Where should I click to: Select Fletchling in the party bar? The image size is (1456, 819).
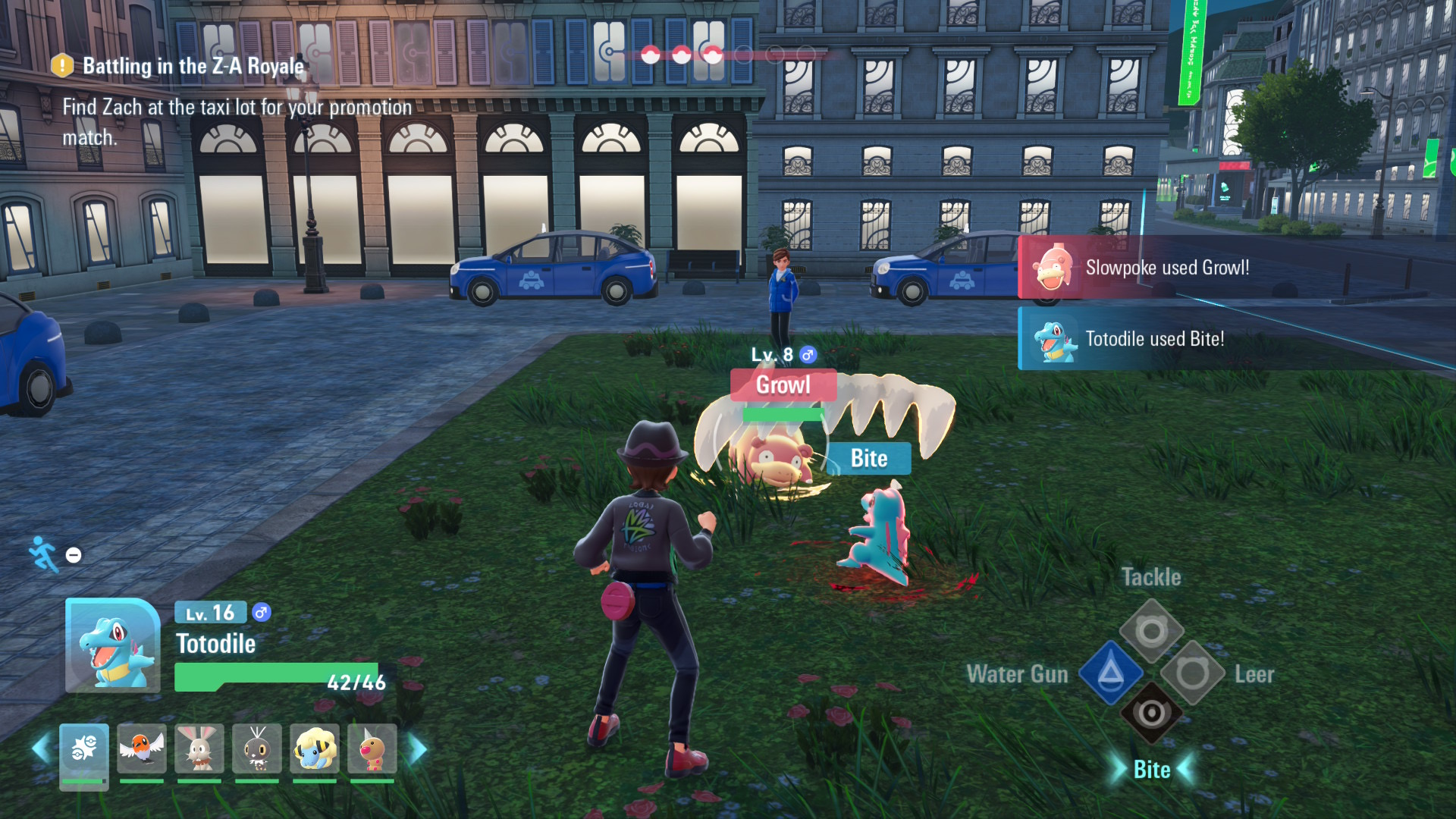point(142,749)
